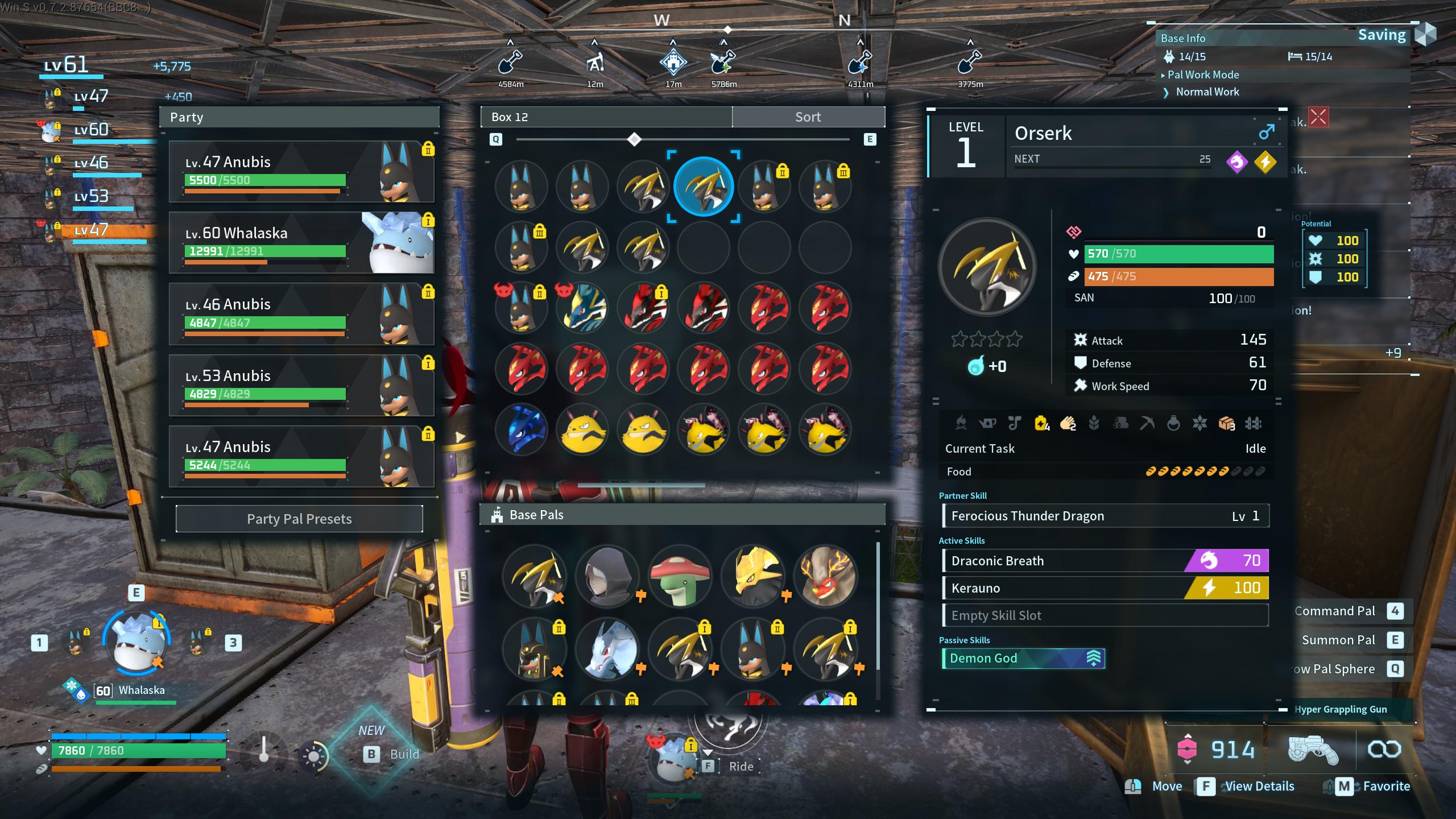Select the antlered beast in Base Pals
The height and width of the screenshot is (819, 1456).
coord(826,577)
